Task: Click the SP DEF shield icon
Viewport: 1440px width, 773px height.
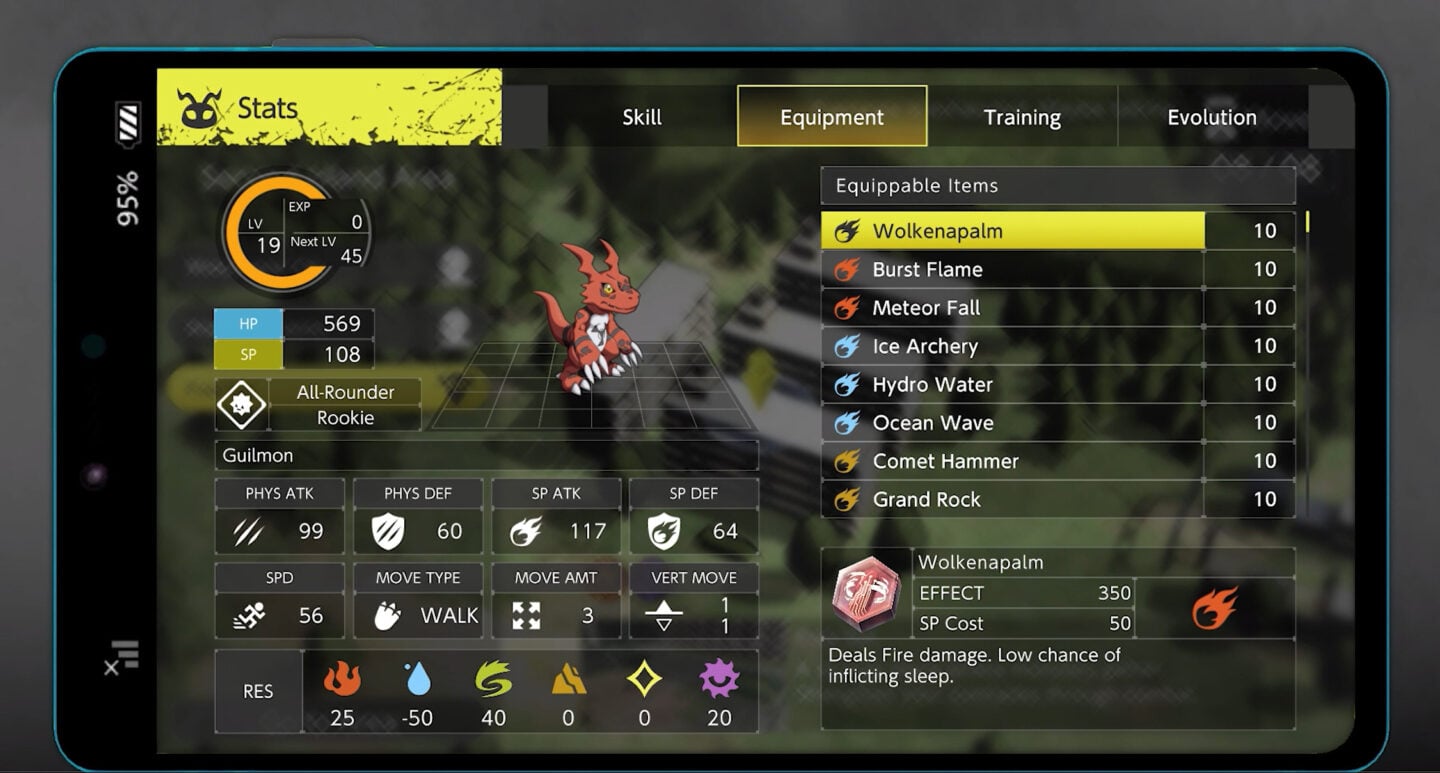Action: click(665, 530)
